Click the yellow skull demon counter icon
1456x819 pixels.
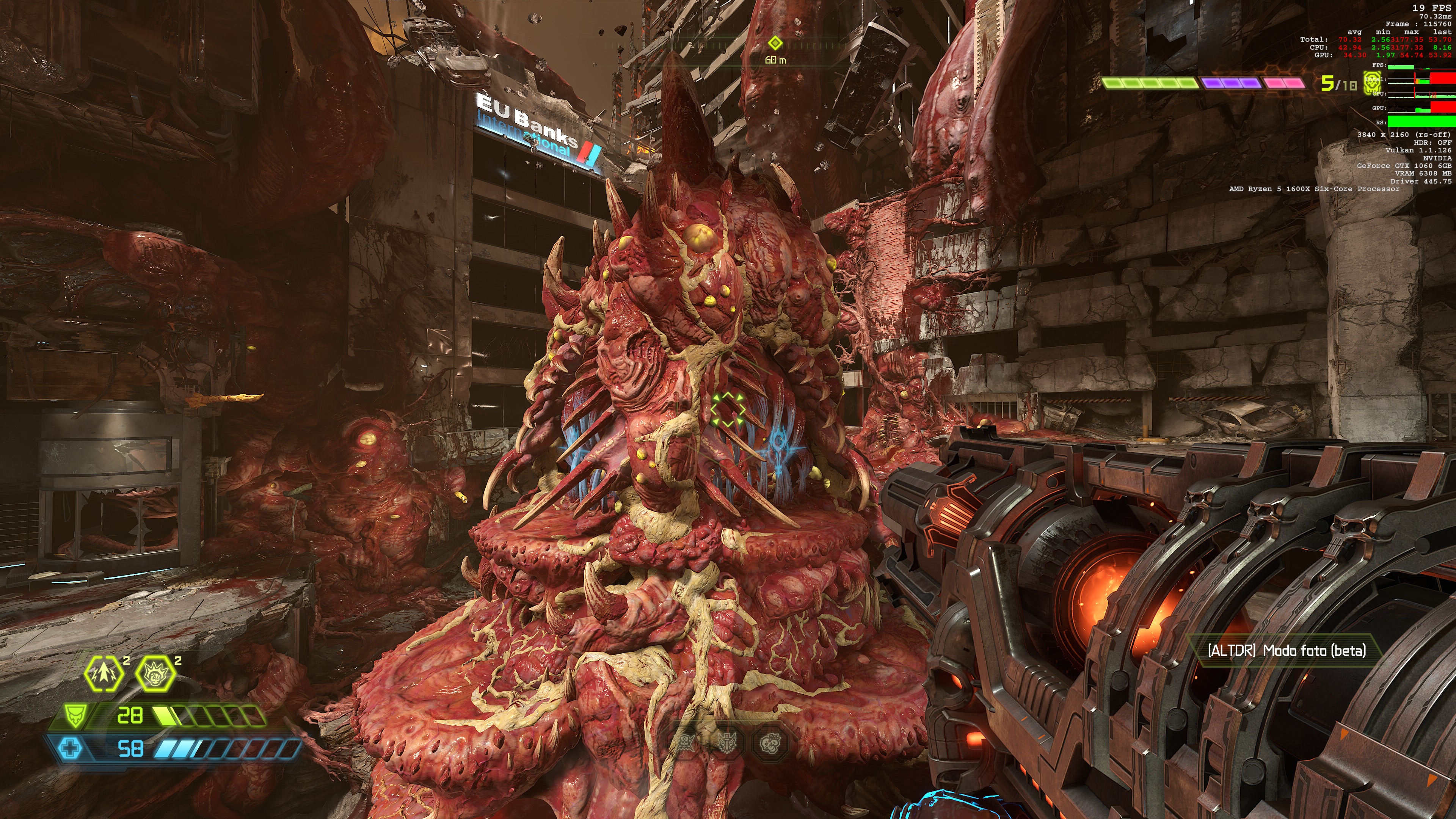pos(1372,84)
